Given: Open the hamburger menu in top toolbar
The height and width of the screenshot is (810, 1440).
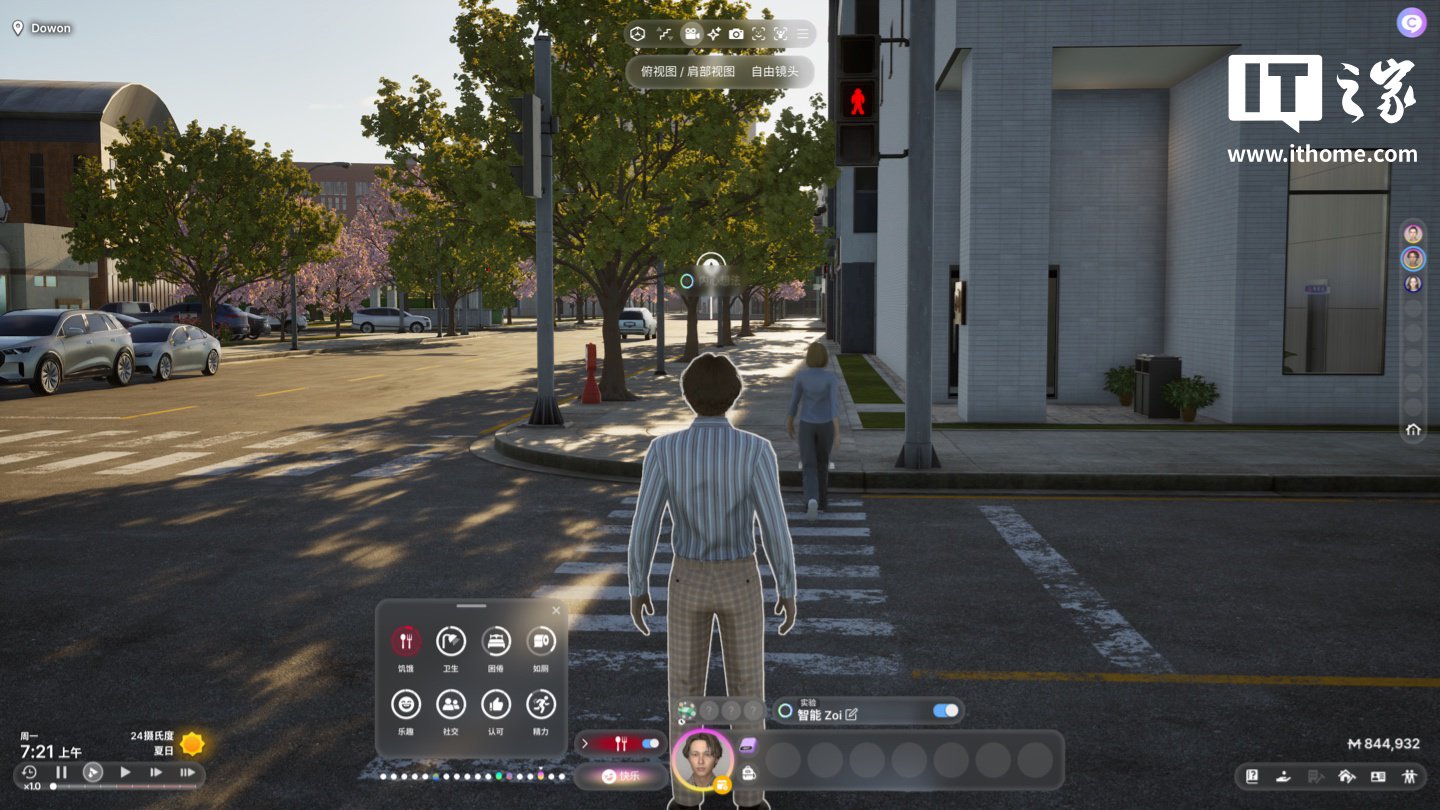Looking at the screenshot, I should point(802,34).
